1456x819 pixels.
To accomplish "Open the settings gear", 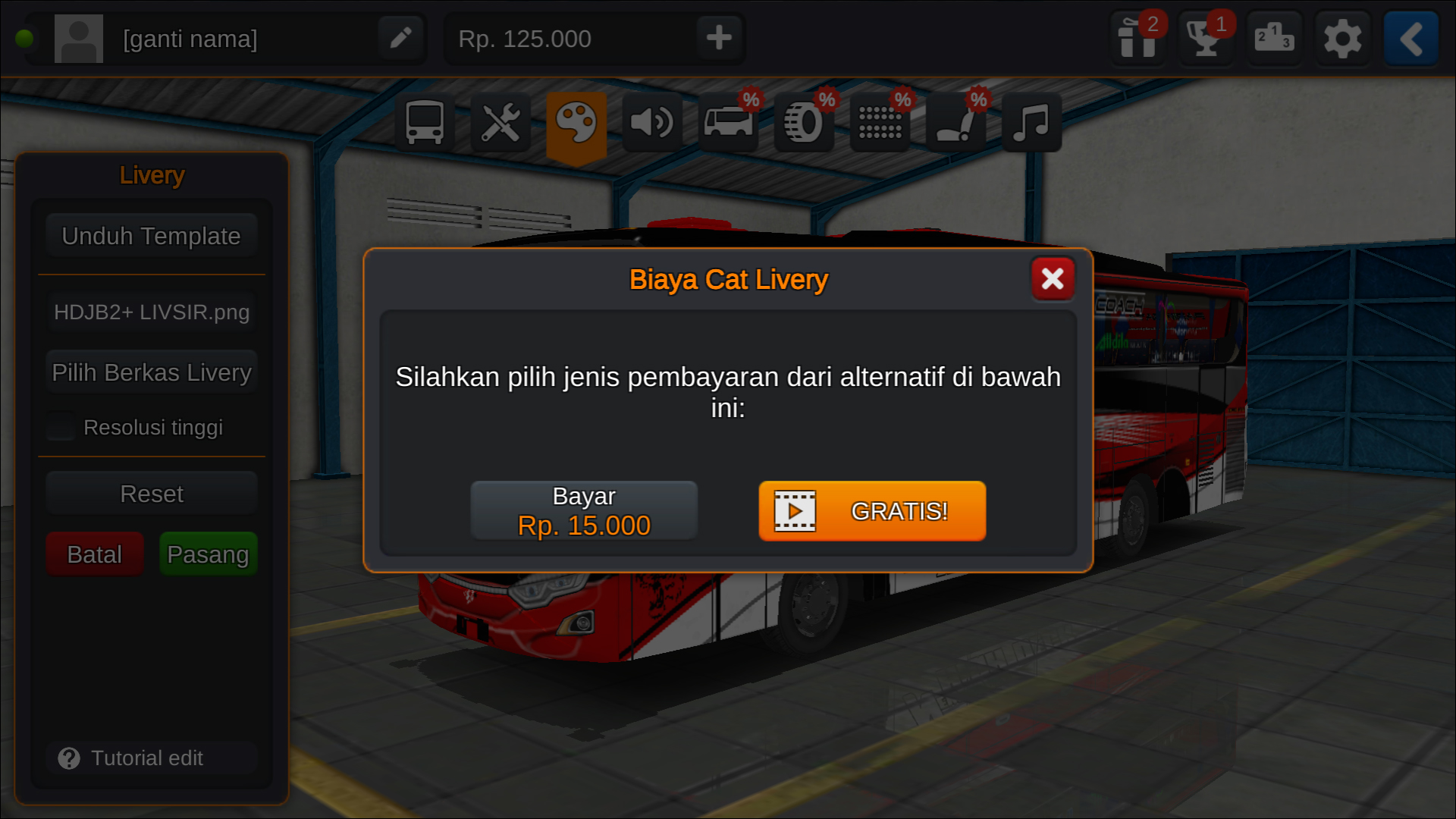I will 1342,38.
